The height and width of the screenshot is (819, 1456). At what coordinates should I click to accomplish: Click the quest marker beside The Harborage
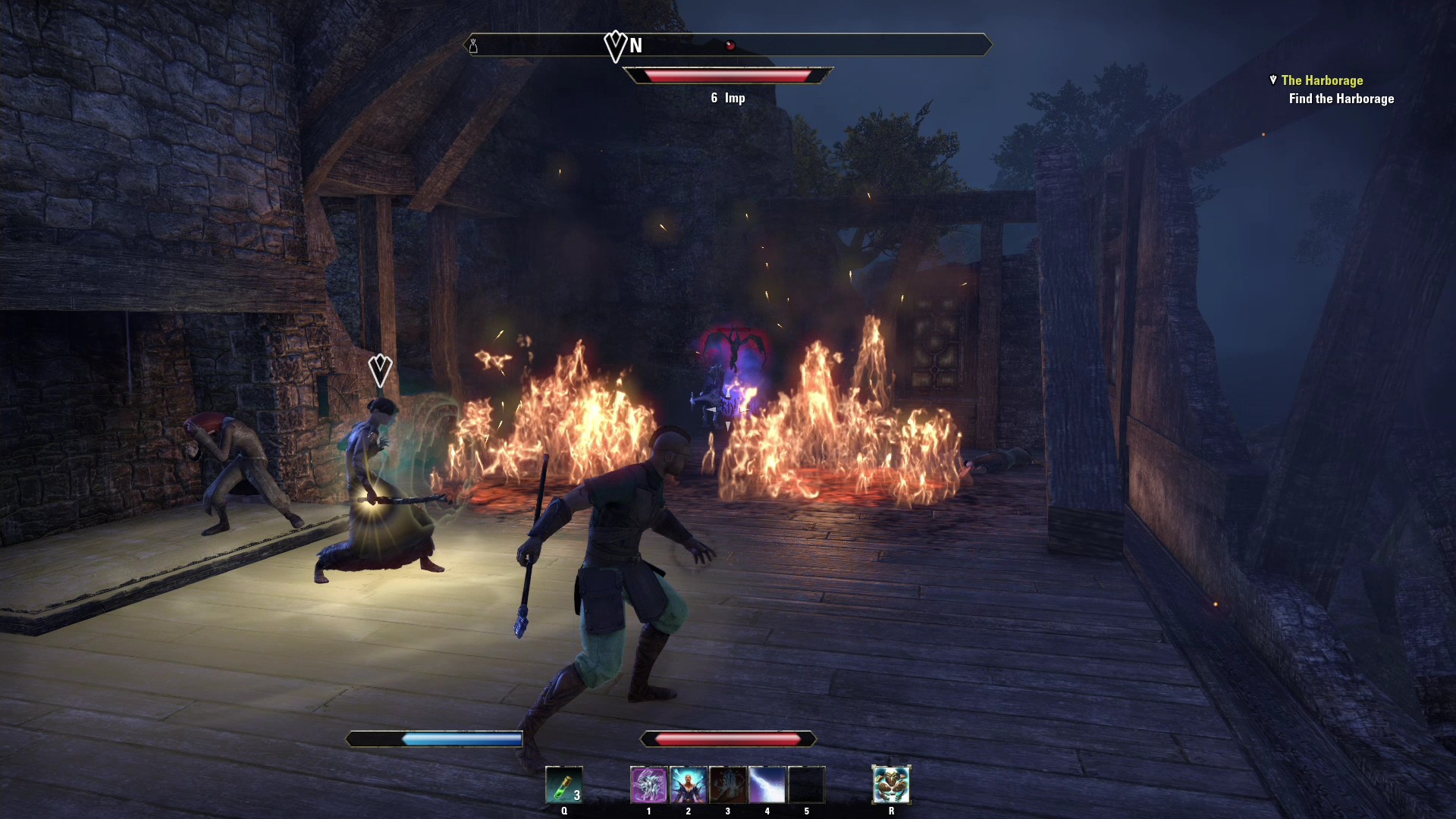click(x=1272, y=80)
